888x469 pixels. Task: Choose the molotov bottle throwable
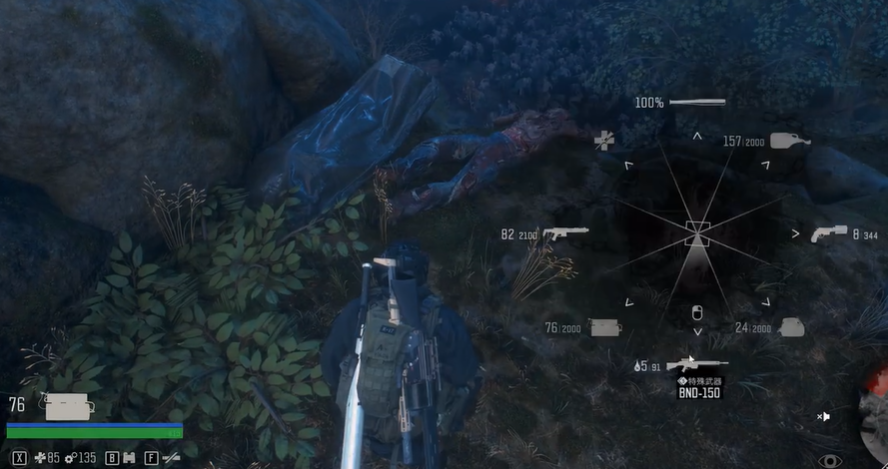tap(789, 141)
